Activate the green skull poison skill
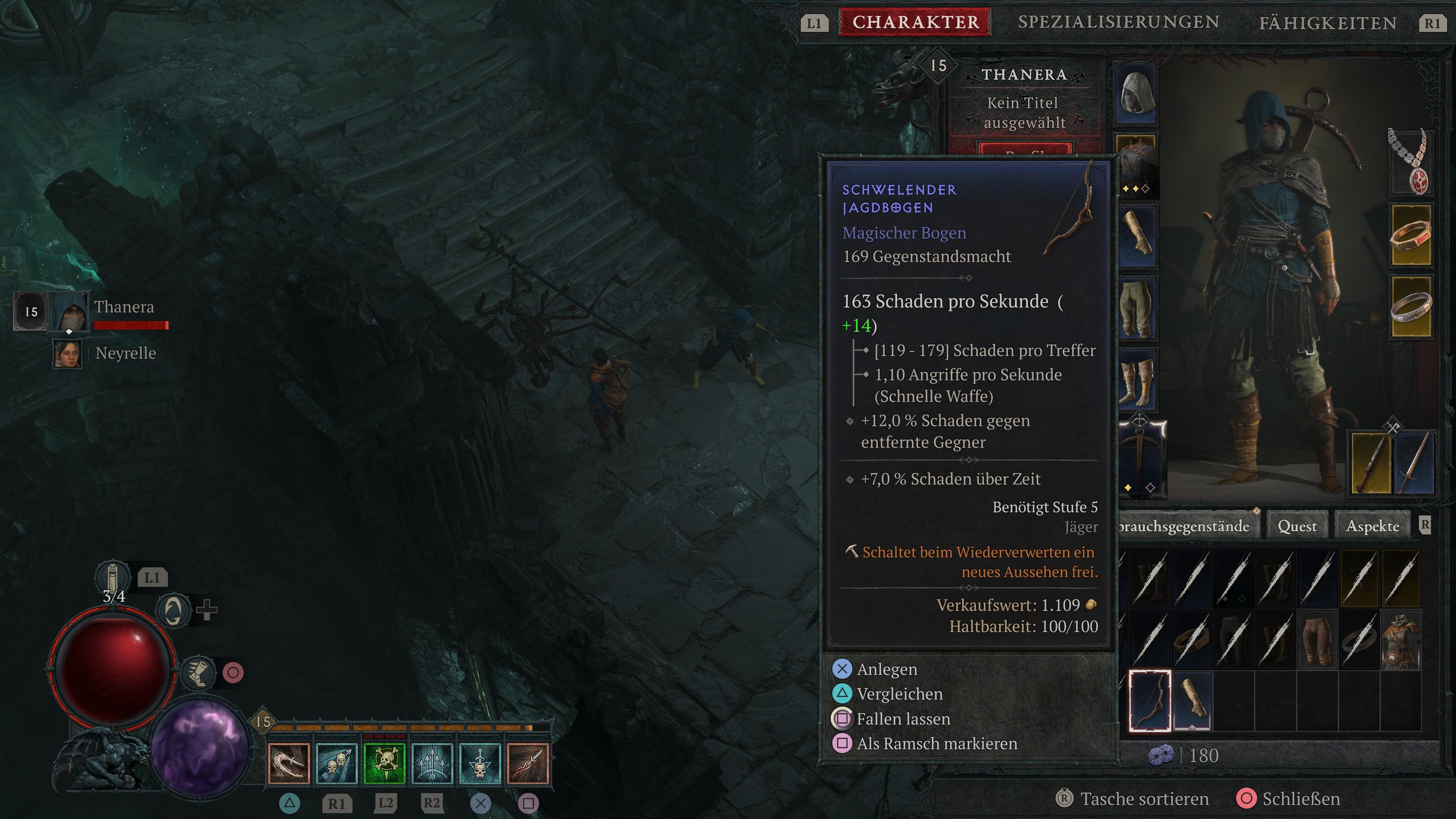This screenshot has width=1456, height=819. click(x=384, y=764)
